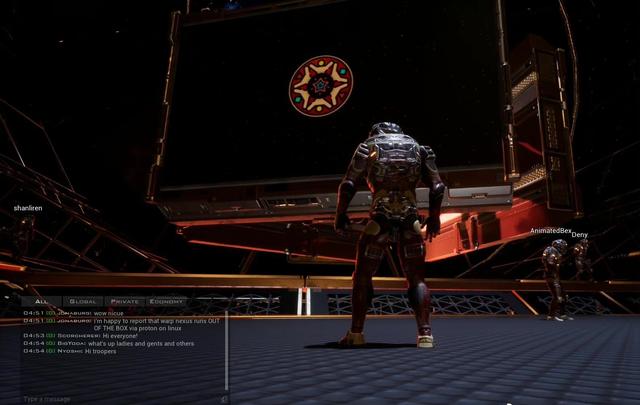This screenshot has width=640, height=405.
Task: Open the Global chat tab
Action: 84,301
